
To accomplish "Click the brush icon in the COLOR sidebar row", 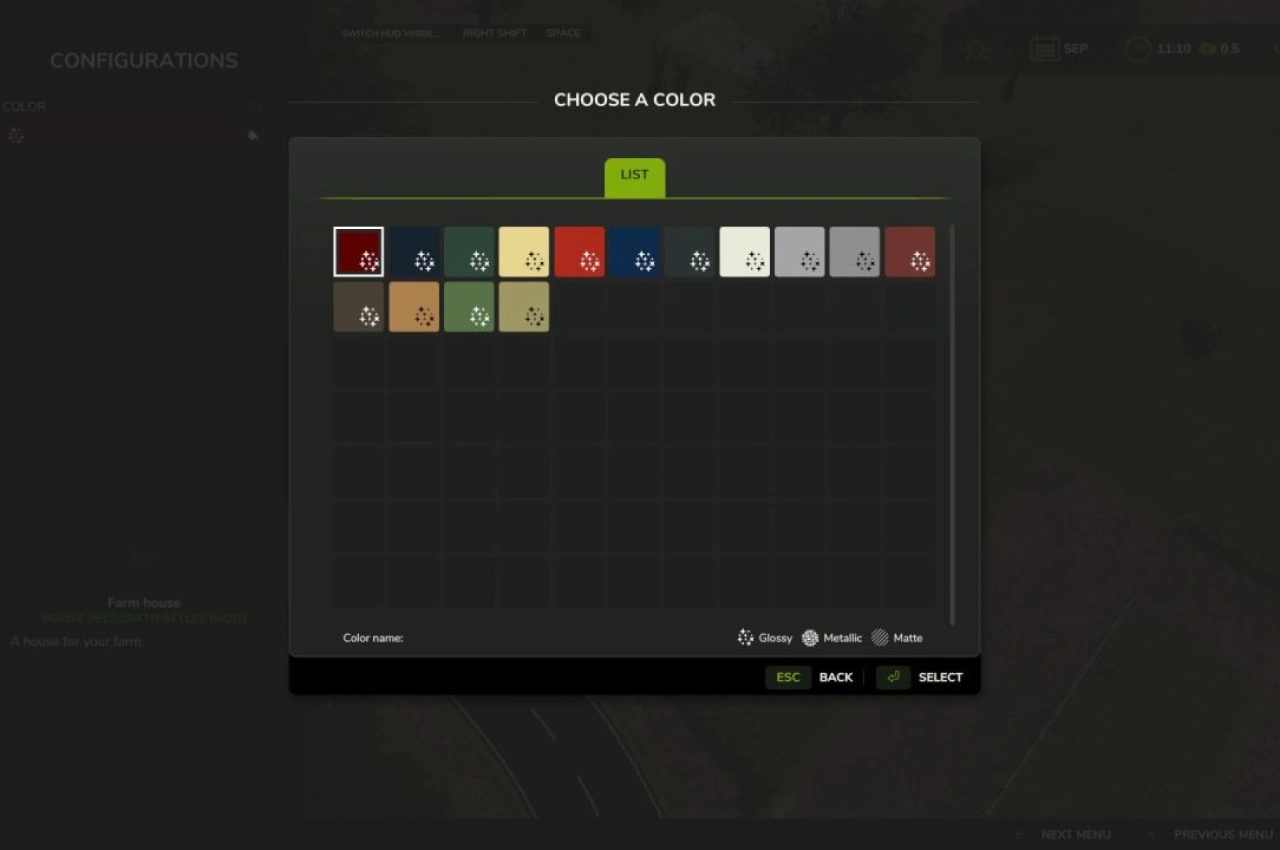I will click(x=253, y=135).
